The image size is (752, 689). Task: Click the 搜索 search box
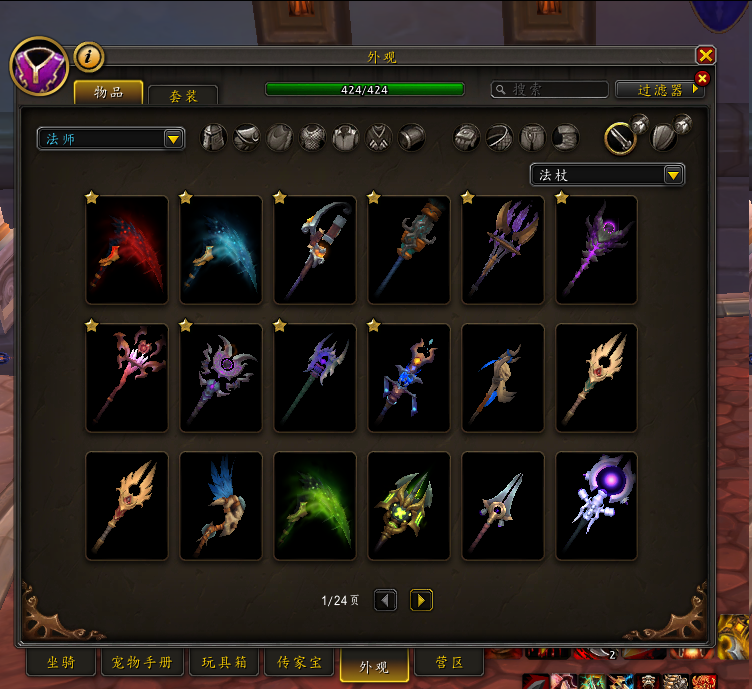(550, 90)
